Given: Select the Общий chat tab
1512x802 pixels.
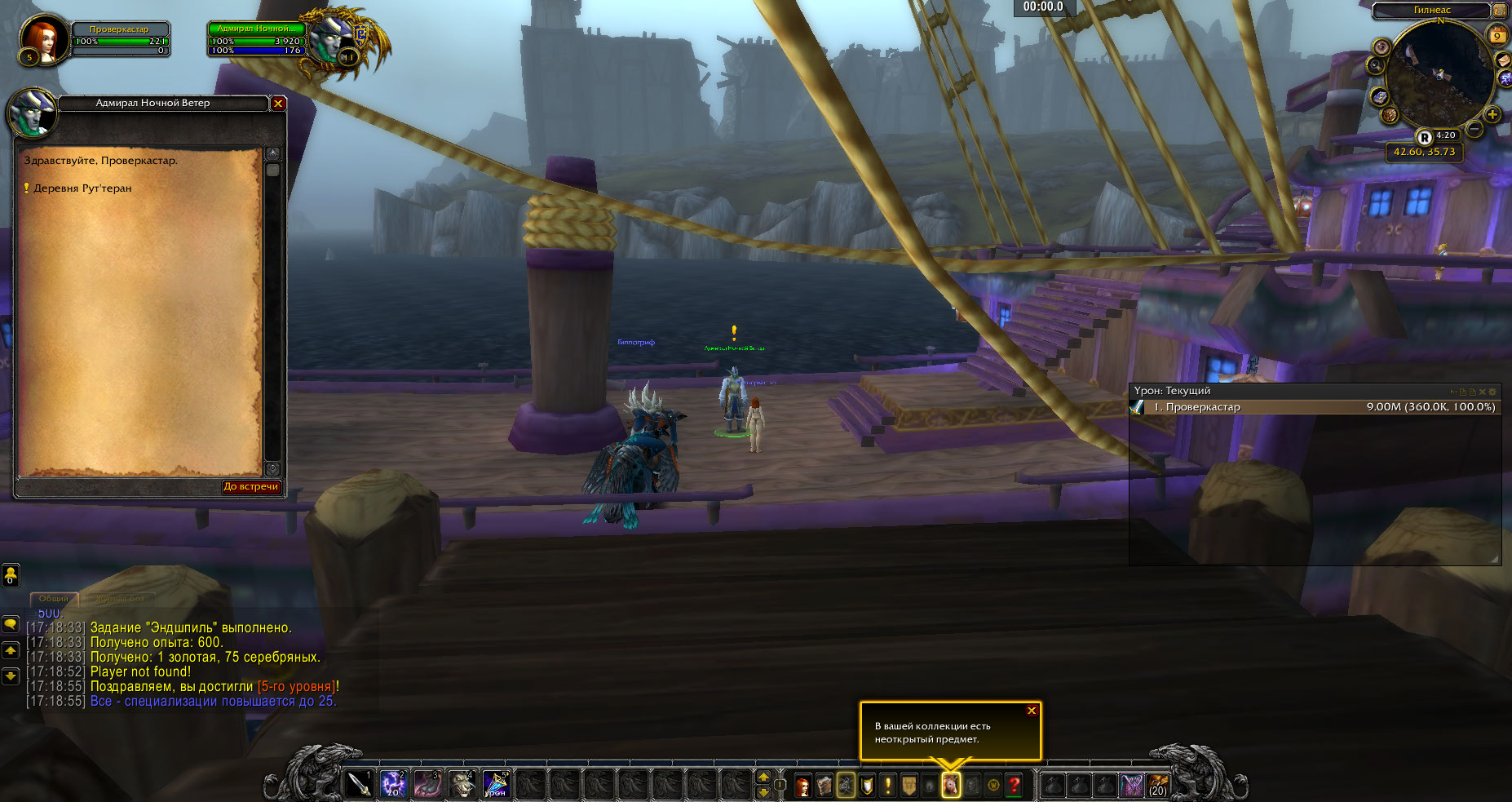Looking at the screenshot, I should click(54, 599).
